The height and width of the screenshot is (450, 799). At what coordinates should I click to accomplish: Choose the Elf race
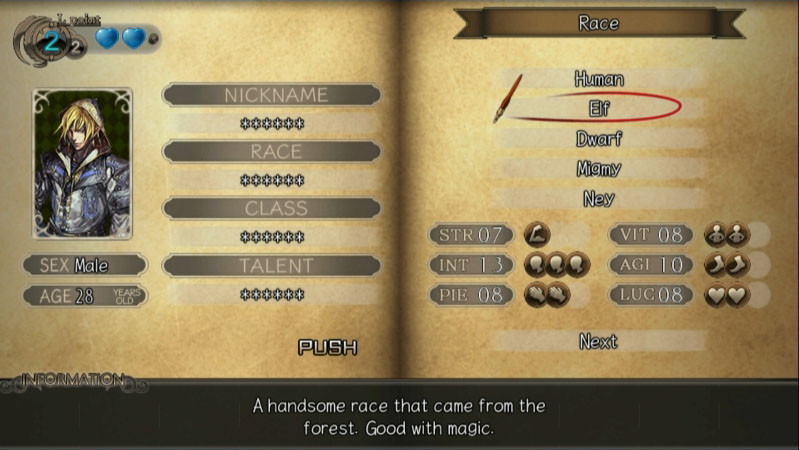click(x=599, y=107)
